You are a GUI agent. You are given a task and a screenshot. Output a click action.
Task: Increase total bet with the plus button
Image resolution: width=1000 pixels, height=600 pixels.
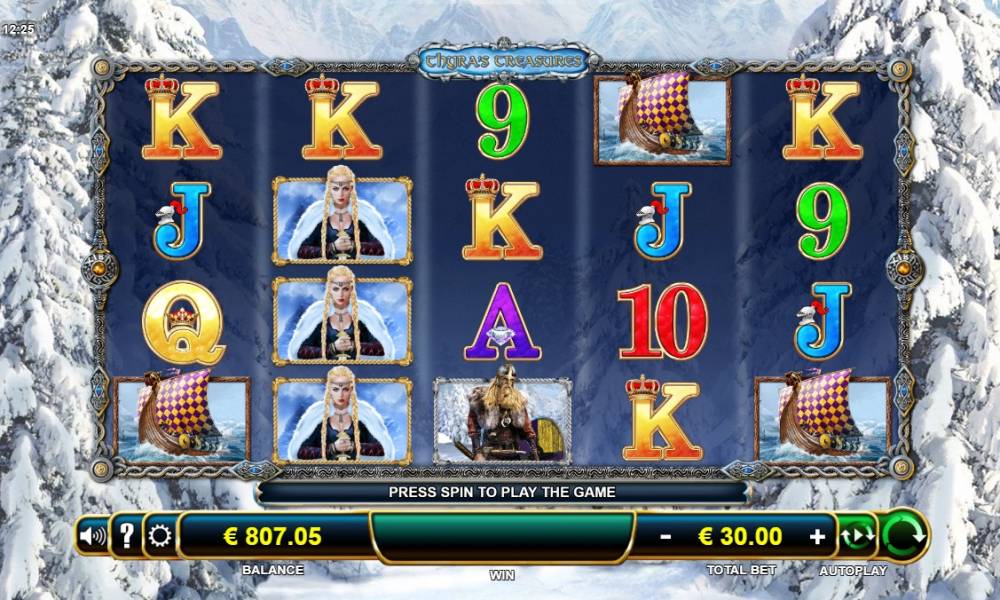817,537
